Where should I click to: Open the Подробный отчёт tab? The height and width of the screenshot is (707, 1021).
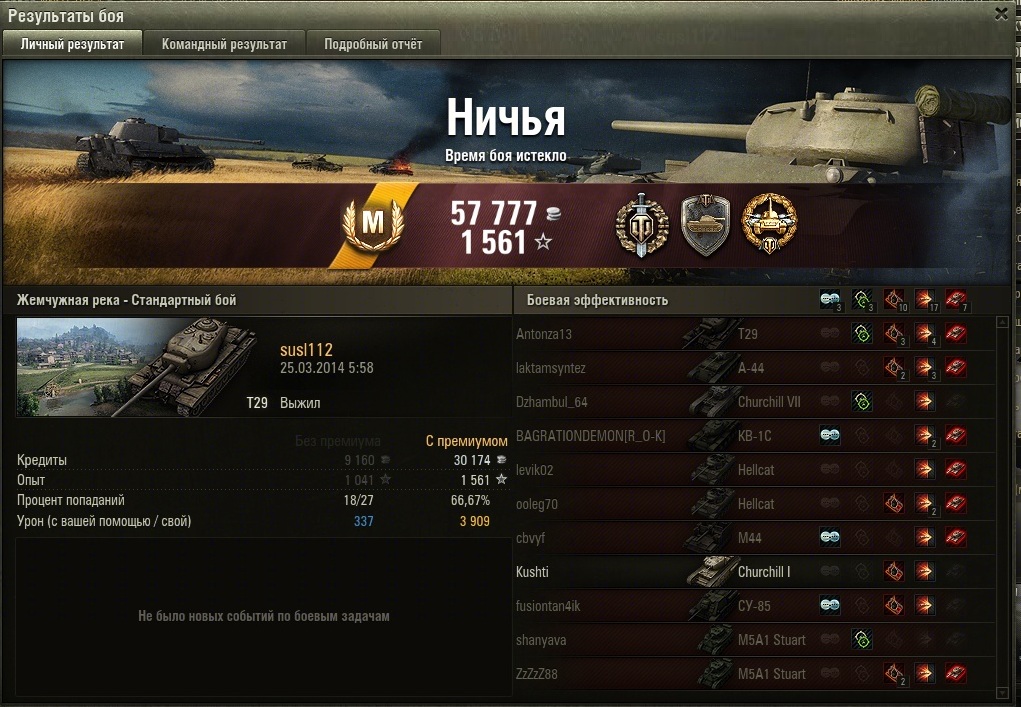(x=373, y=44)
